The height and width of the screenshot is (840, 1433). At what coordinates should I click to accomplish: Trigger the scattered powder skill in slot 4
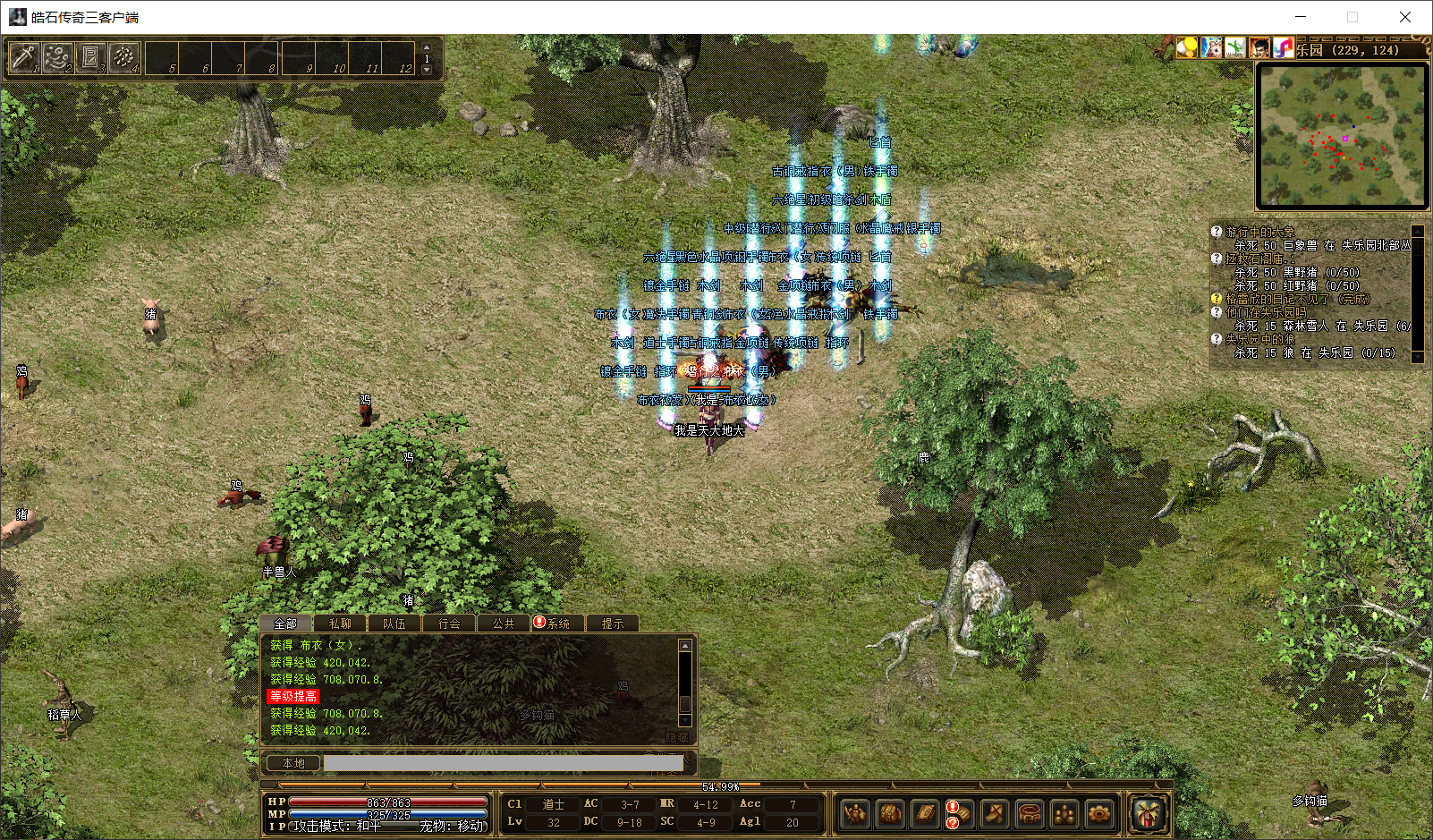124,58
